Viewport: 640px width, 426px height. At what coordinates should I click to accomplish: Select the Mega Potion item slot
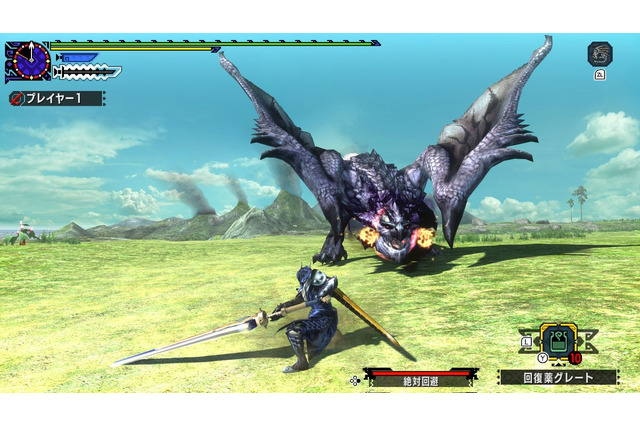(x=559, y=342)
